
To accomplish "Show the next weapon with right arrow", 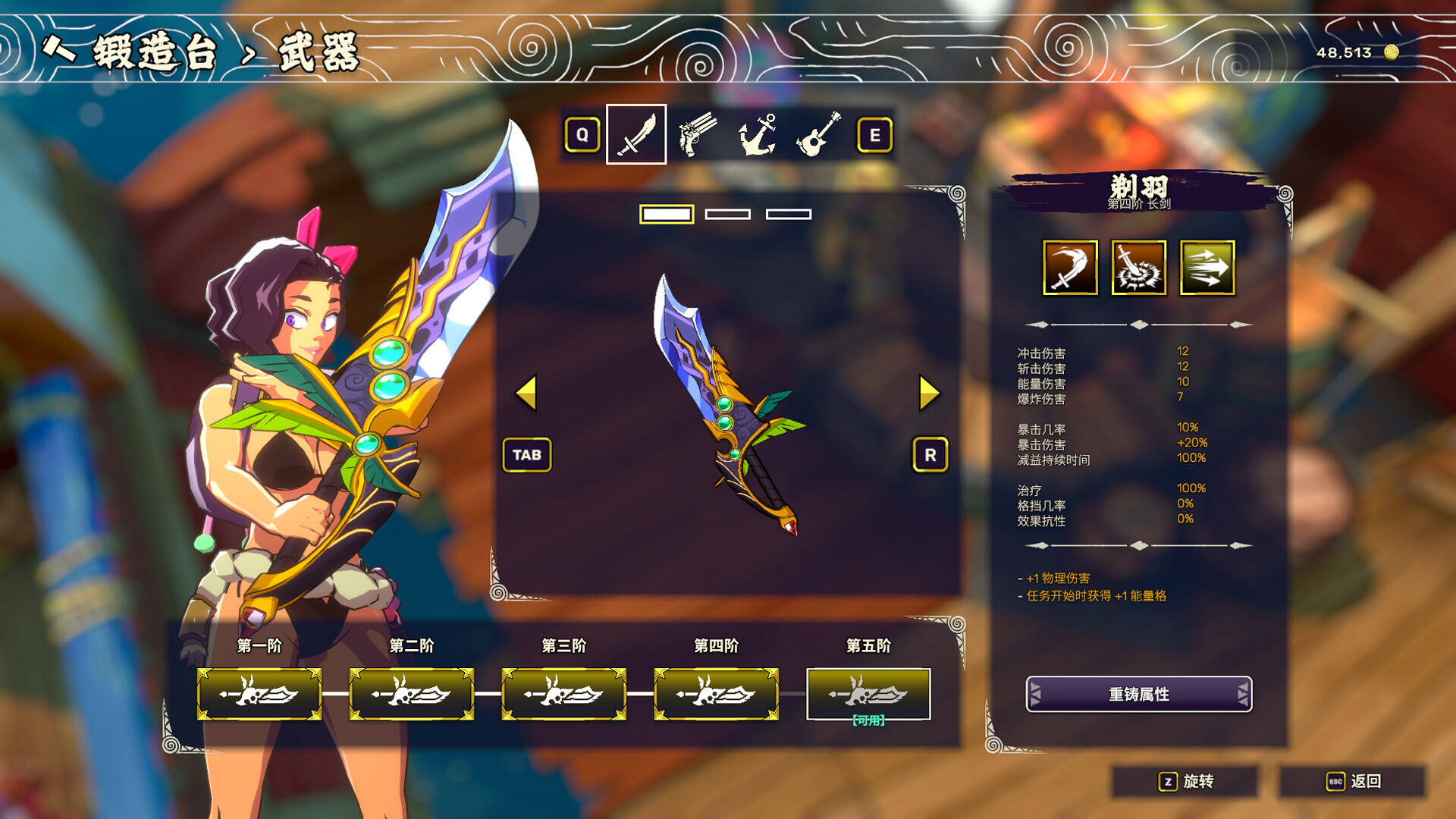I will click(x=929, y=393).
